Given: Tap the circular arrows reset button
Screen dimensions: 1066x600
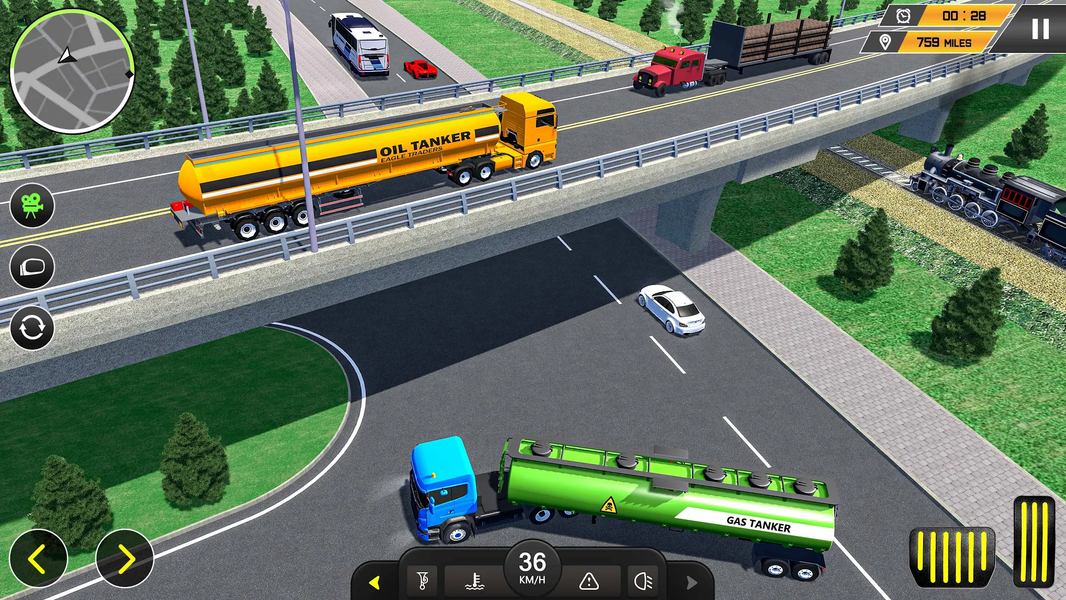Looking at the screenshot, I should coord(32,328).
